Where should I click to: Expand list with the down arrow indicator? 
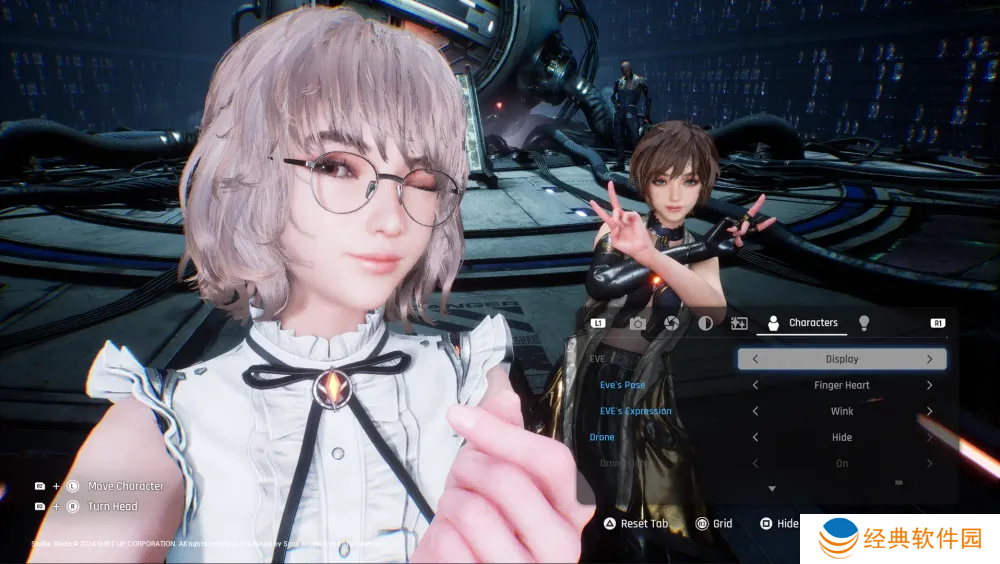point(772,489)
